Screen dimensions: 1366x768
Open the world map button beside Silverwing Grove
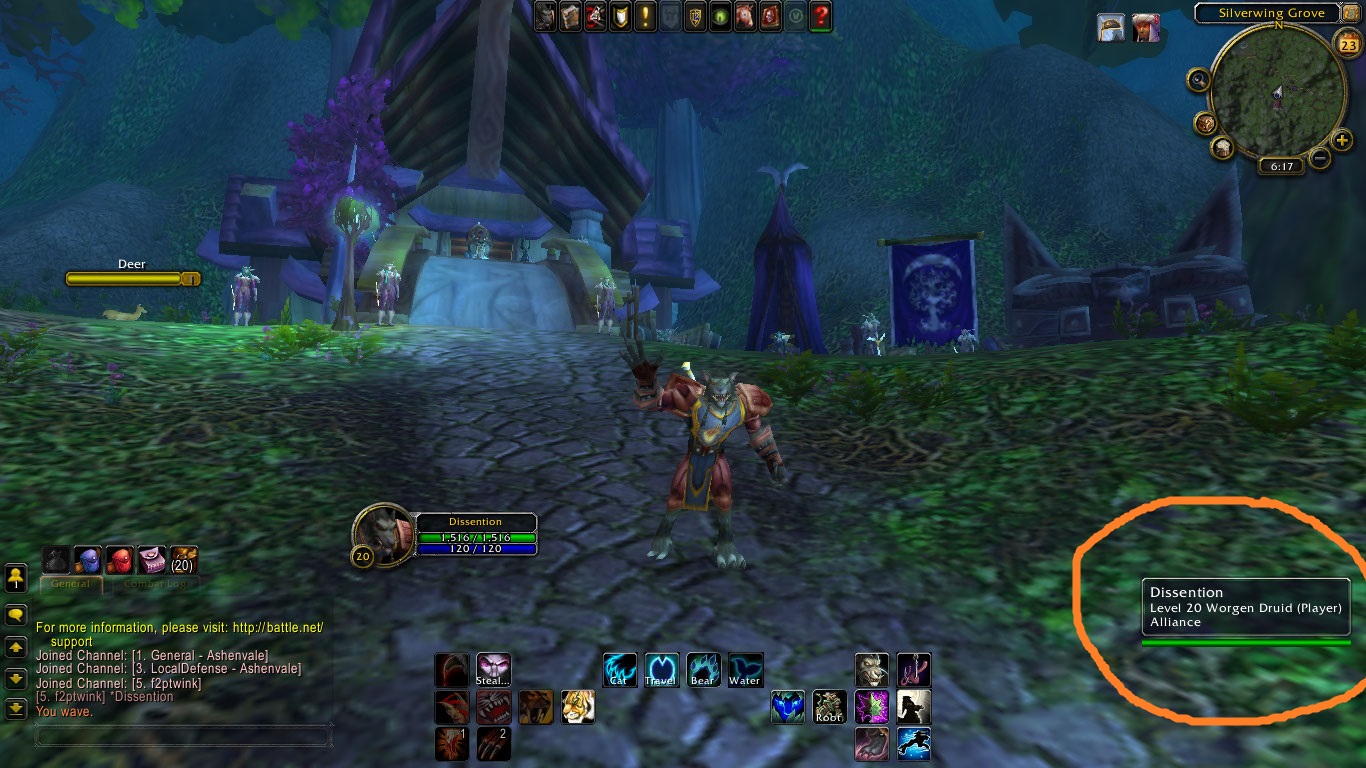(x=1352, y=12)
